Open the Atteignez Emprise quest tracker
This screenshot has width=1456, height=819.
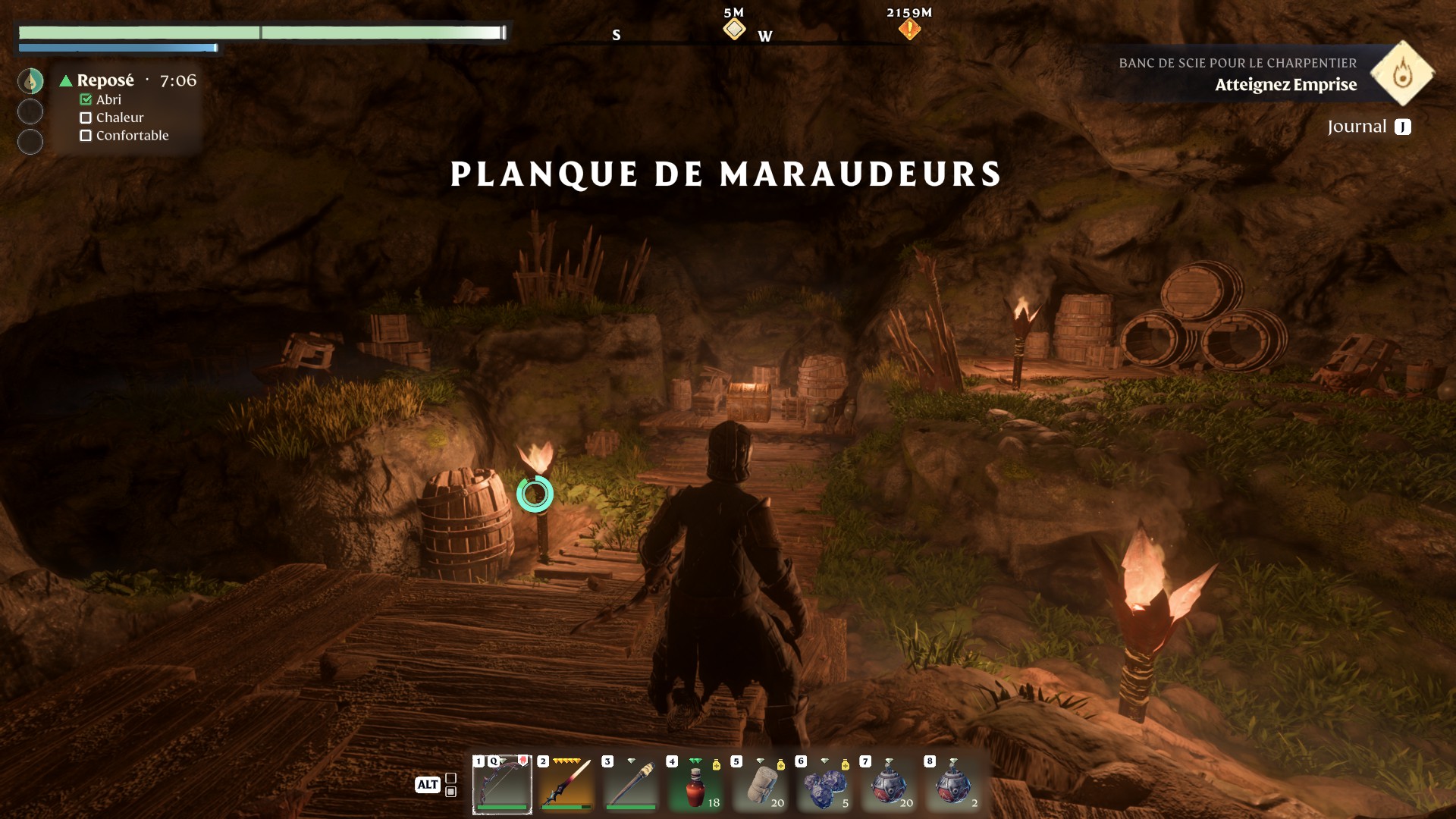(1285, 84)
